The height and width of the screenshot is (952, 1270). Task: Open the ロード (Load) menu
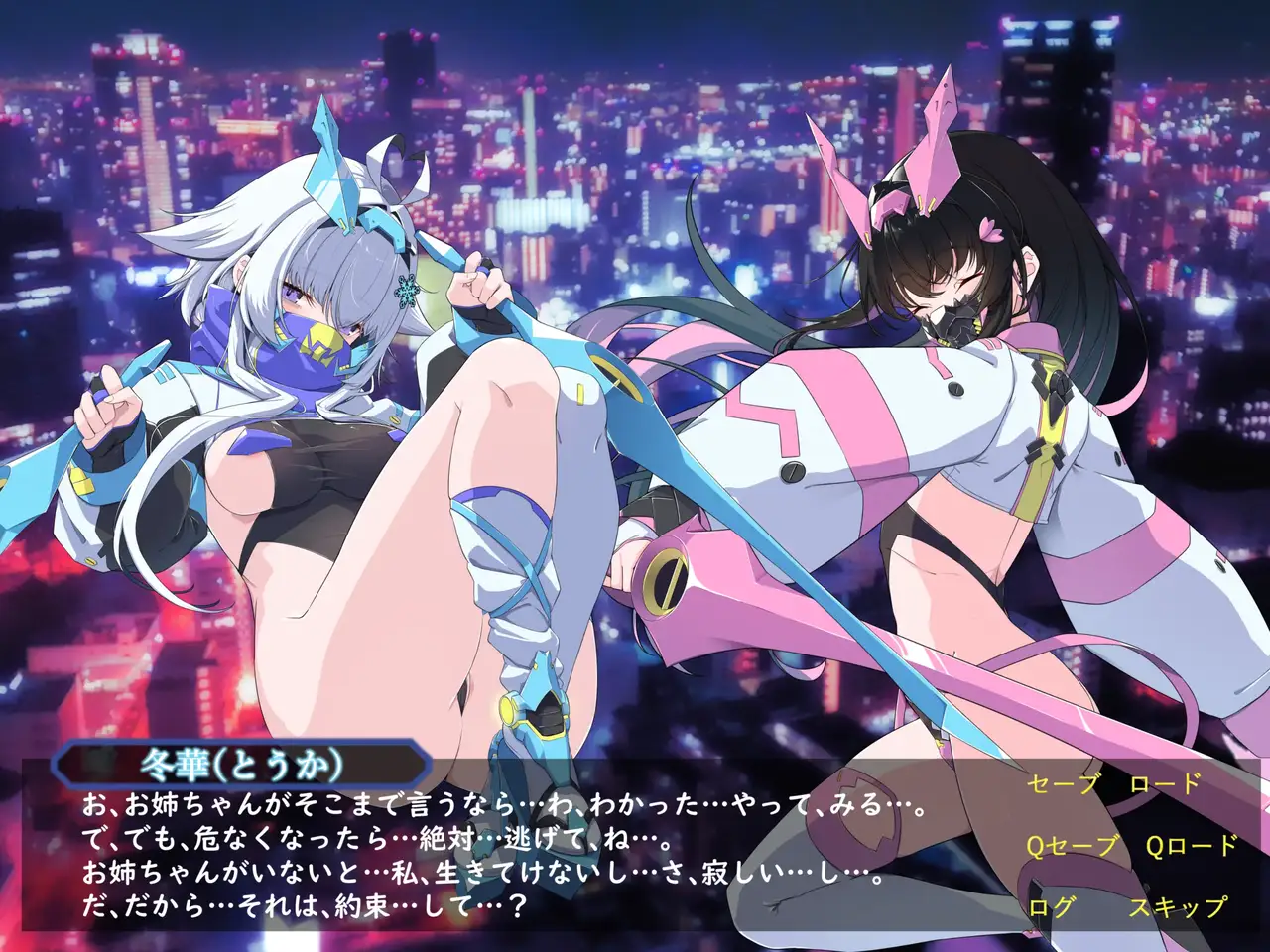[1165, 784]
